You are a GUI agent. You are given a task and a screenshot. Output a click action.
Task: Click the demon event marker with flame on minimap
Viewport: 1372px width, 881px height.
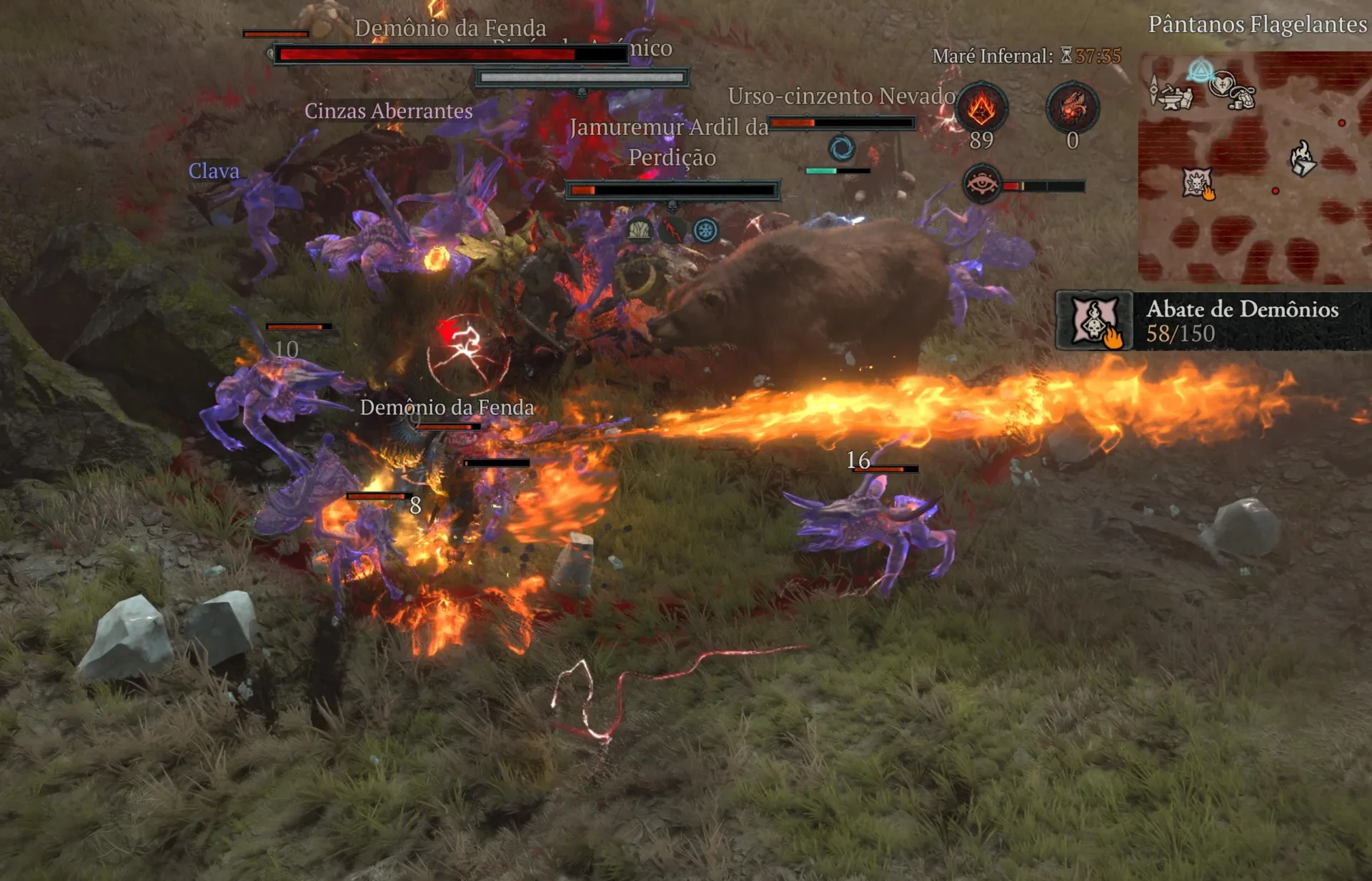(x=1196, y=181)
